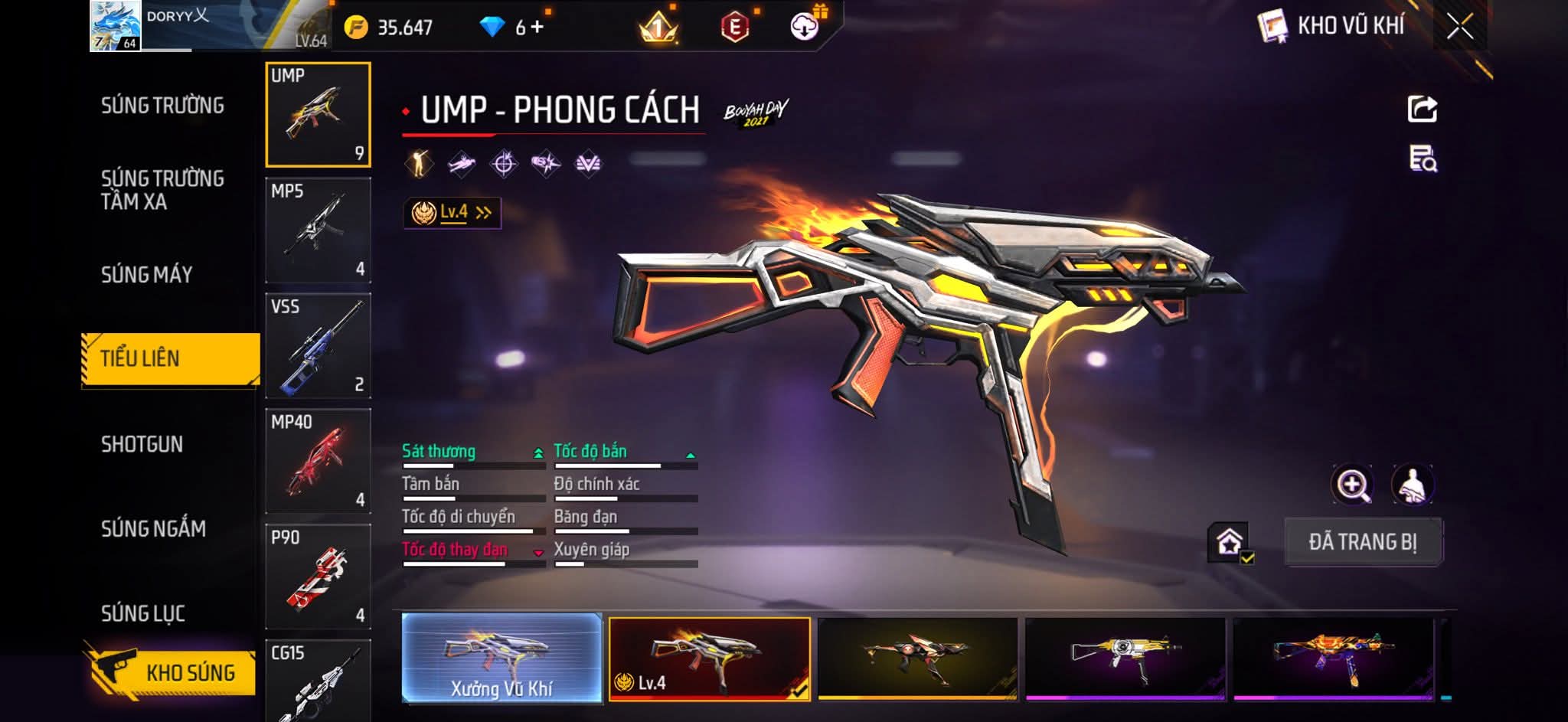
Task: Open the Kho Súng button
Action: point(171,672)
